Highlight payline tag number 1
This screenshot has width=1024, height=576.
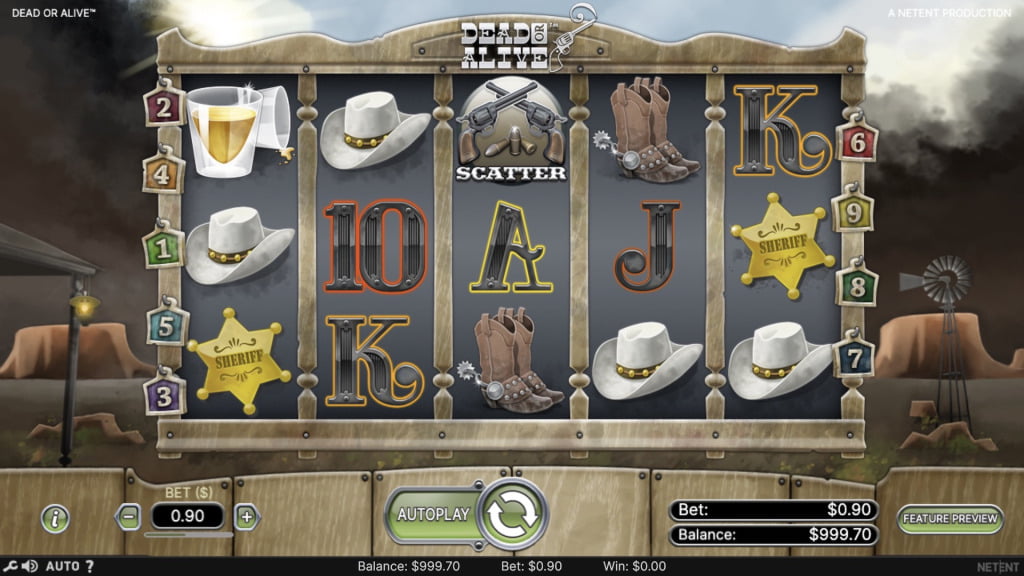point(163,246)
